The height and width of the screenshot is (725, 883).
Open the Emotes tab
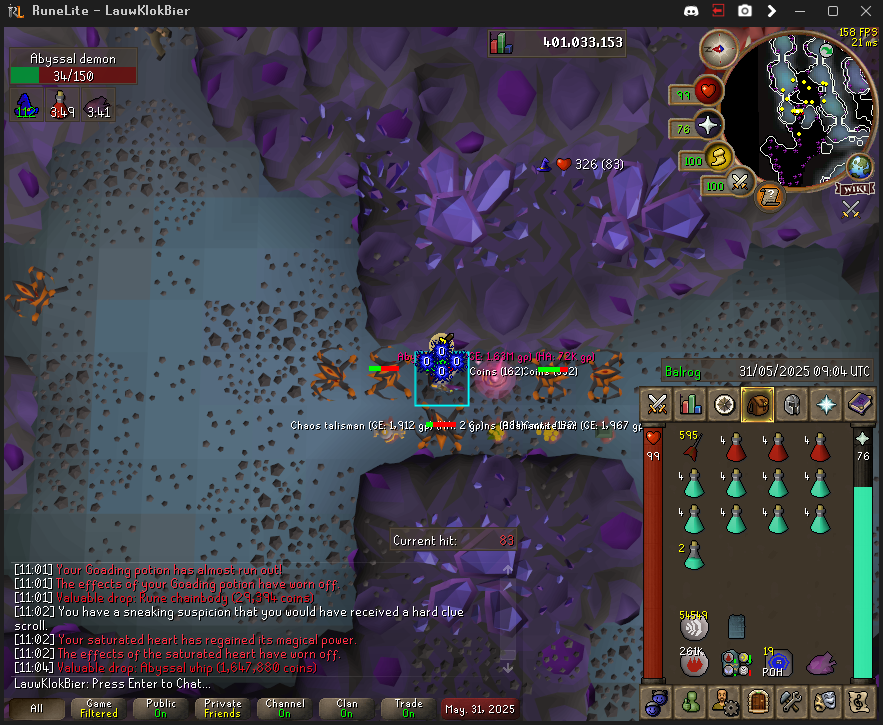pos(825,701)
